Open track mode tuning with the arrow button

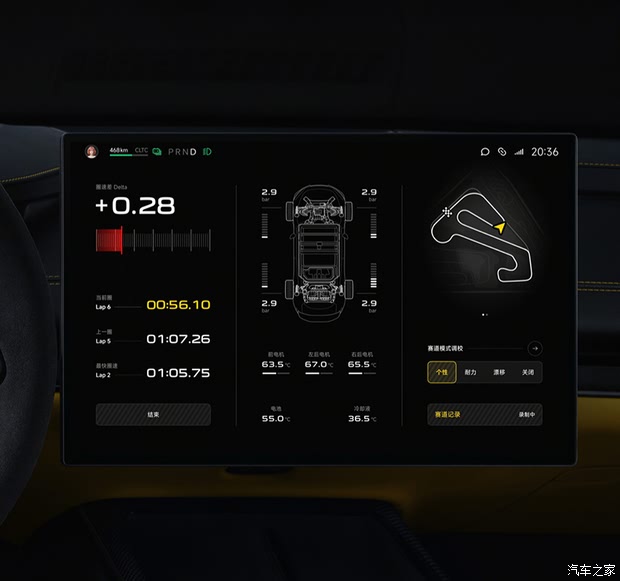tap(535, 348)
